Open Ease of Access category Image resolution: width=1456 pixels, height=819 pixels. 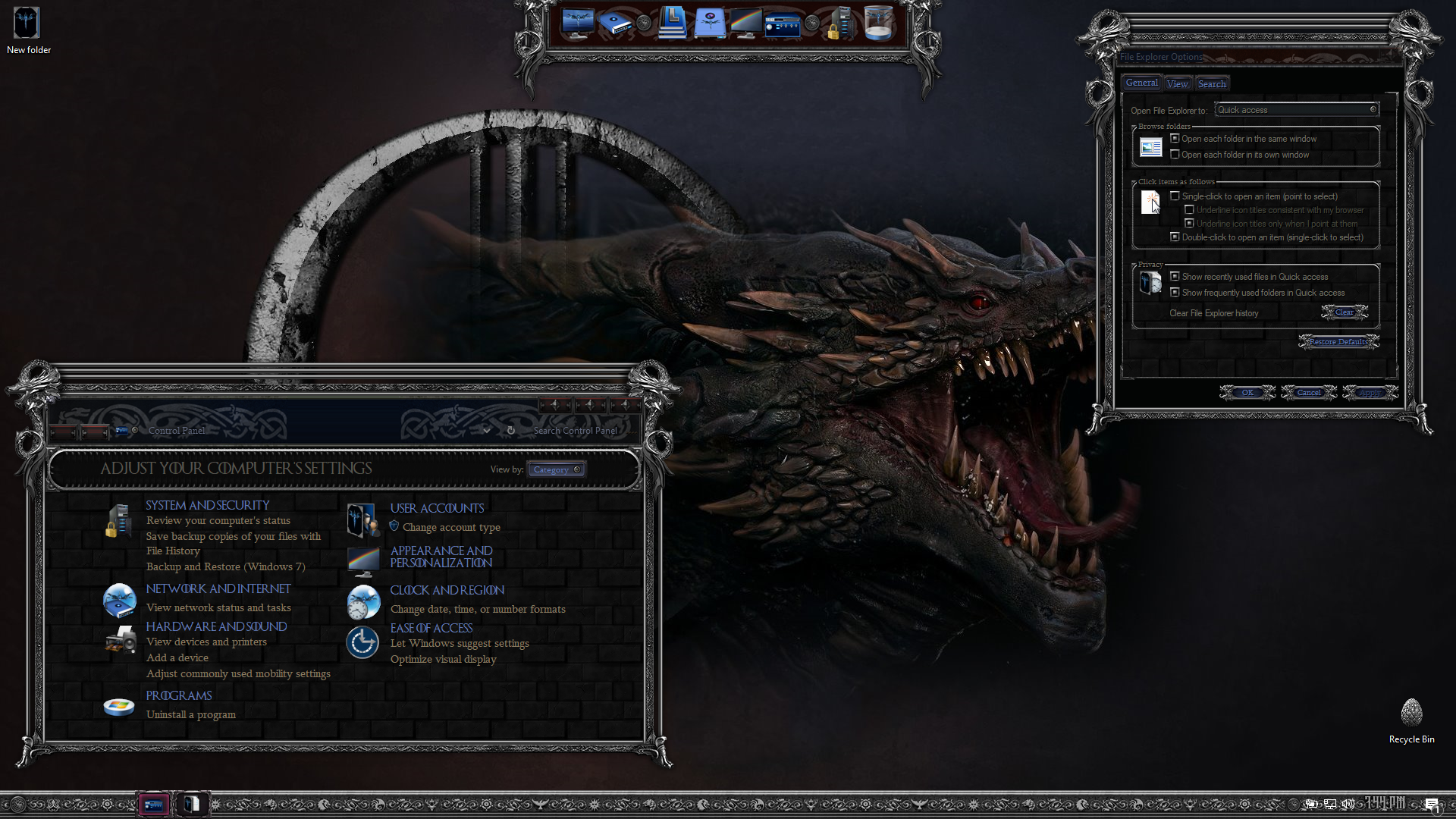click(x=431, y=628)
